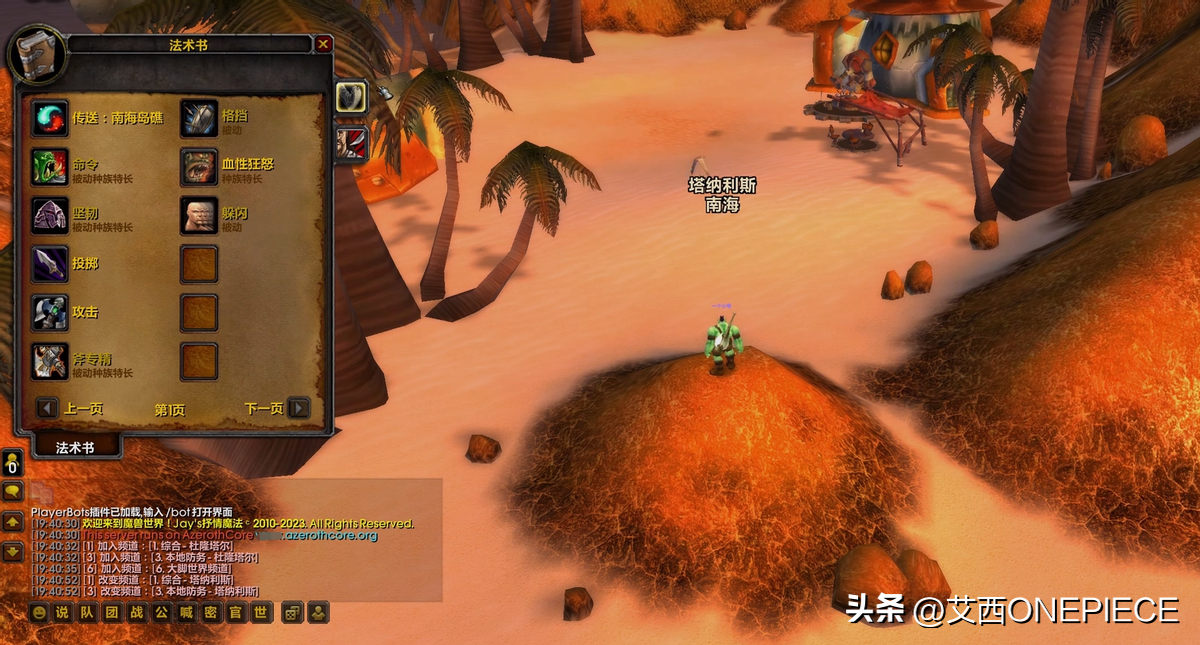Click the dice roll button in chat bar
Viewport: 1200px width, 645px height.
coord(292,612)
